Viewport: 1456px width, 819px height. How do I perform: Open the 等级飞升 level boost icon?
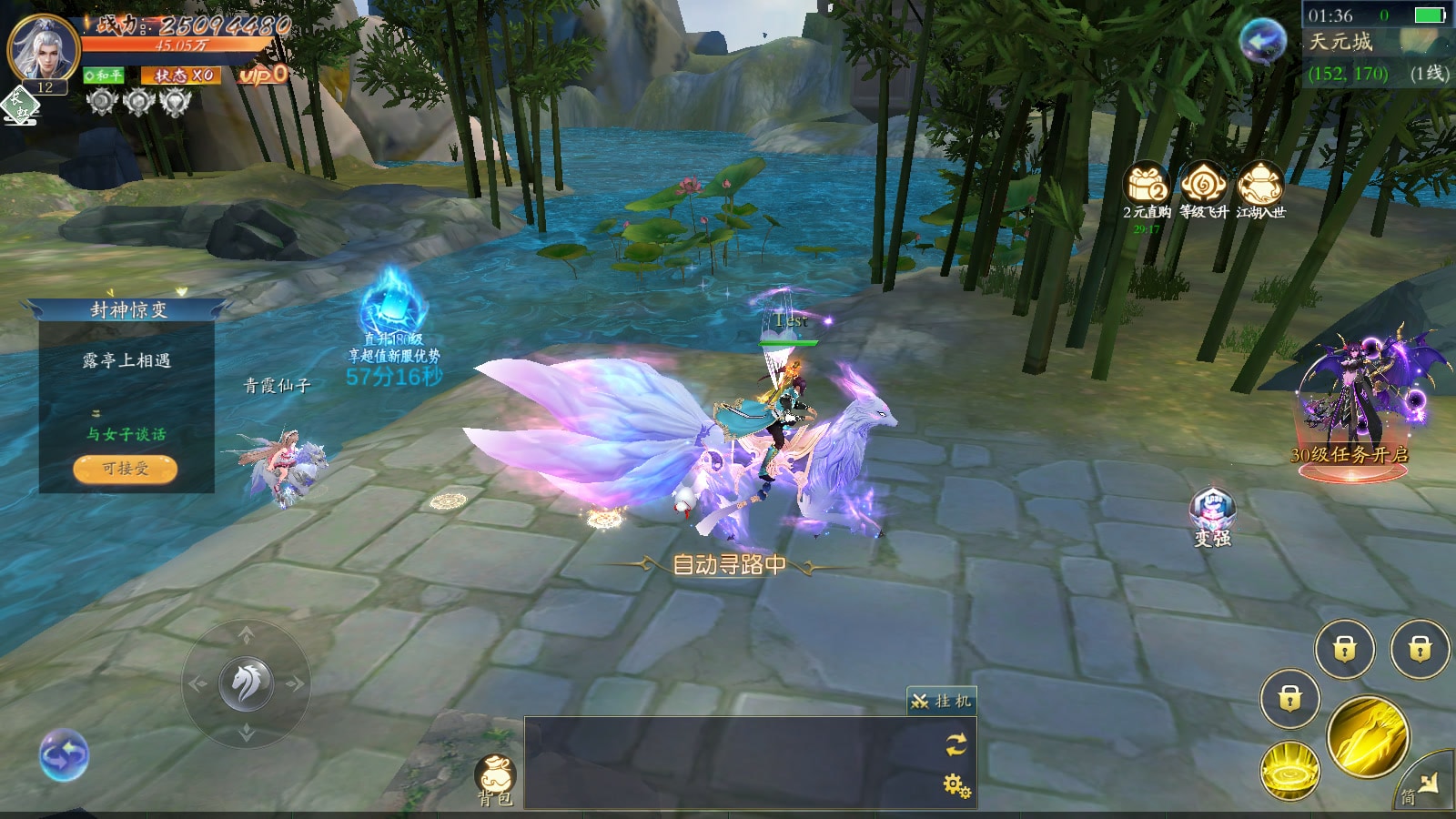[1204, 186]
